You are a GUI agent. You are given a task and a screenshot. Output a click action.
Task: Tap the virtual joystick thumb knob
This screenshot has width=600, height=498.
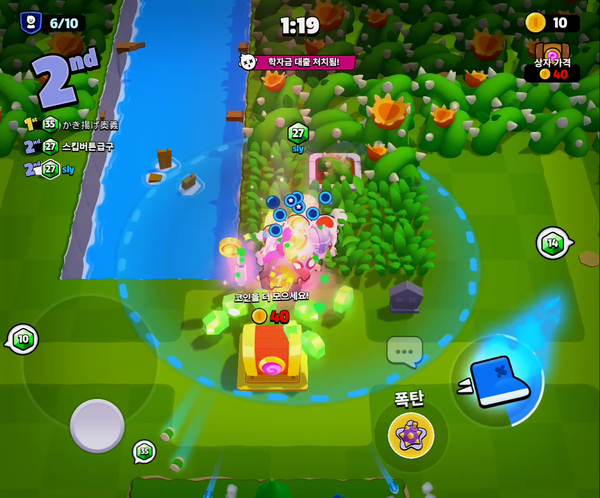tap(97, 425)
